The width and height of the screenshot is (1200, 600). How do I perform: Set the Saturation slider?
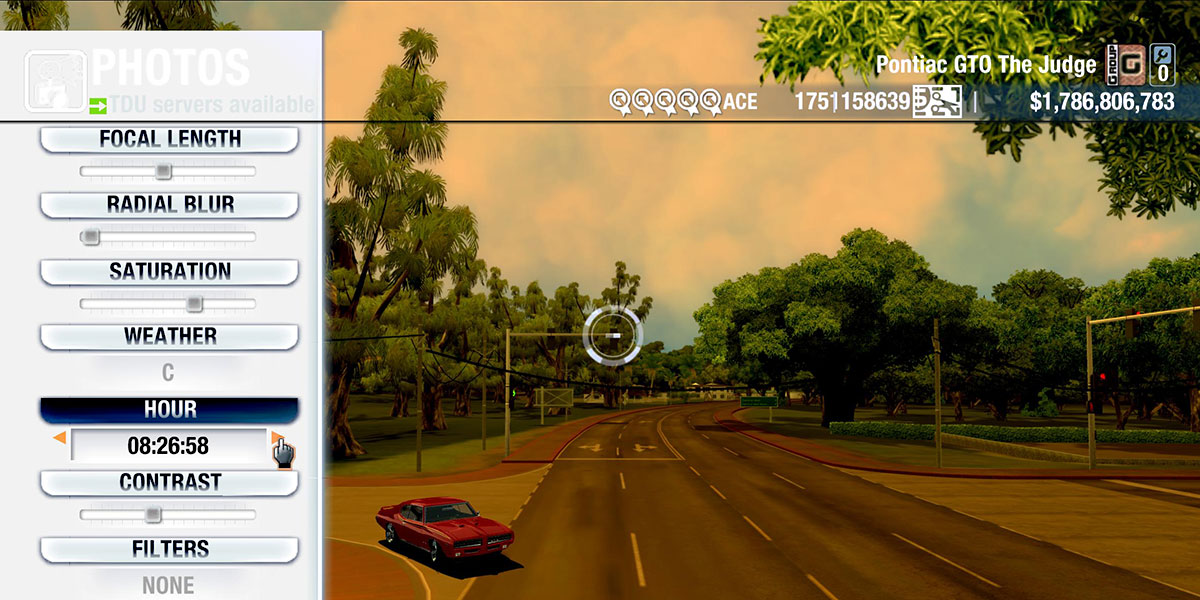194,303
